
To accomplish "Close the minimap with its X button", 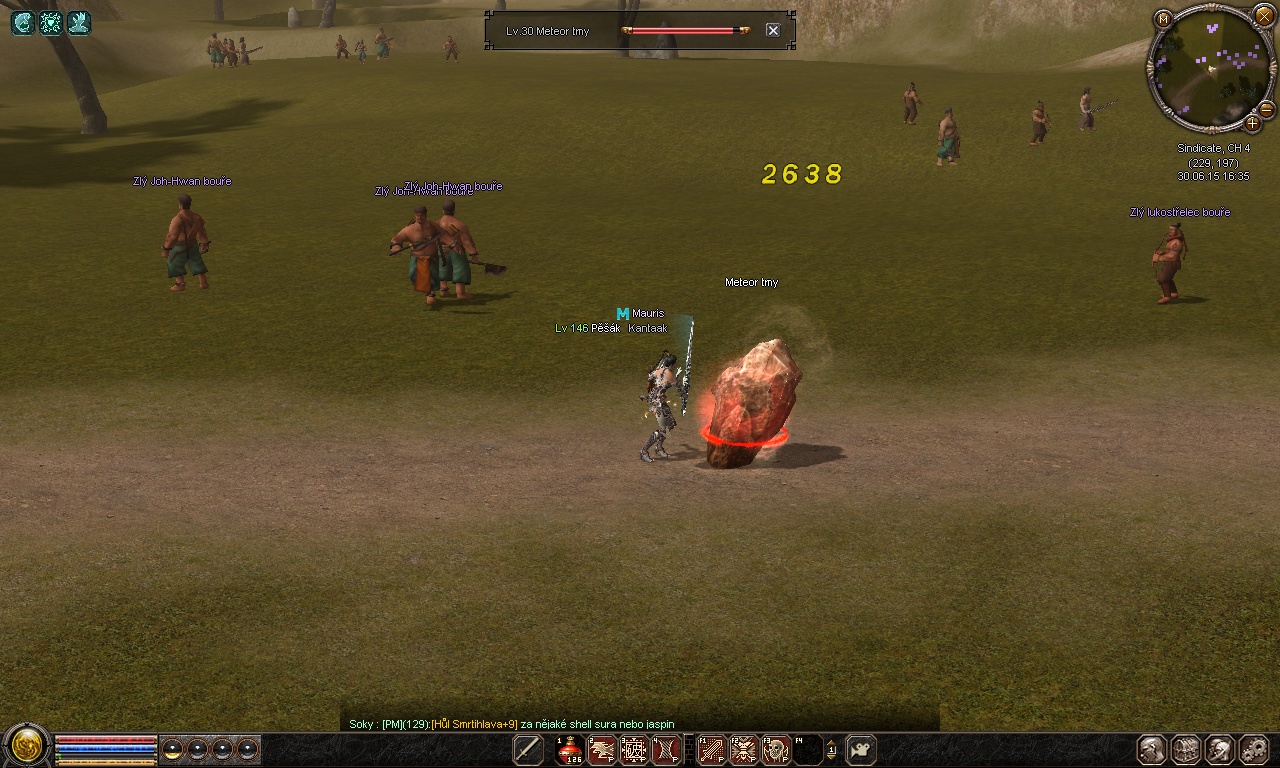I will (x=1264, y=15).
